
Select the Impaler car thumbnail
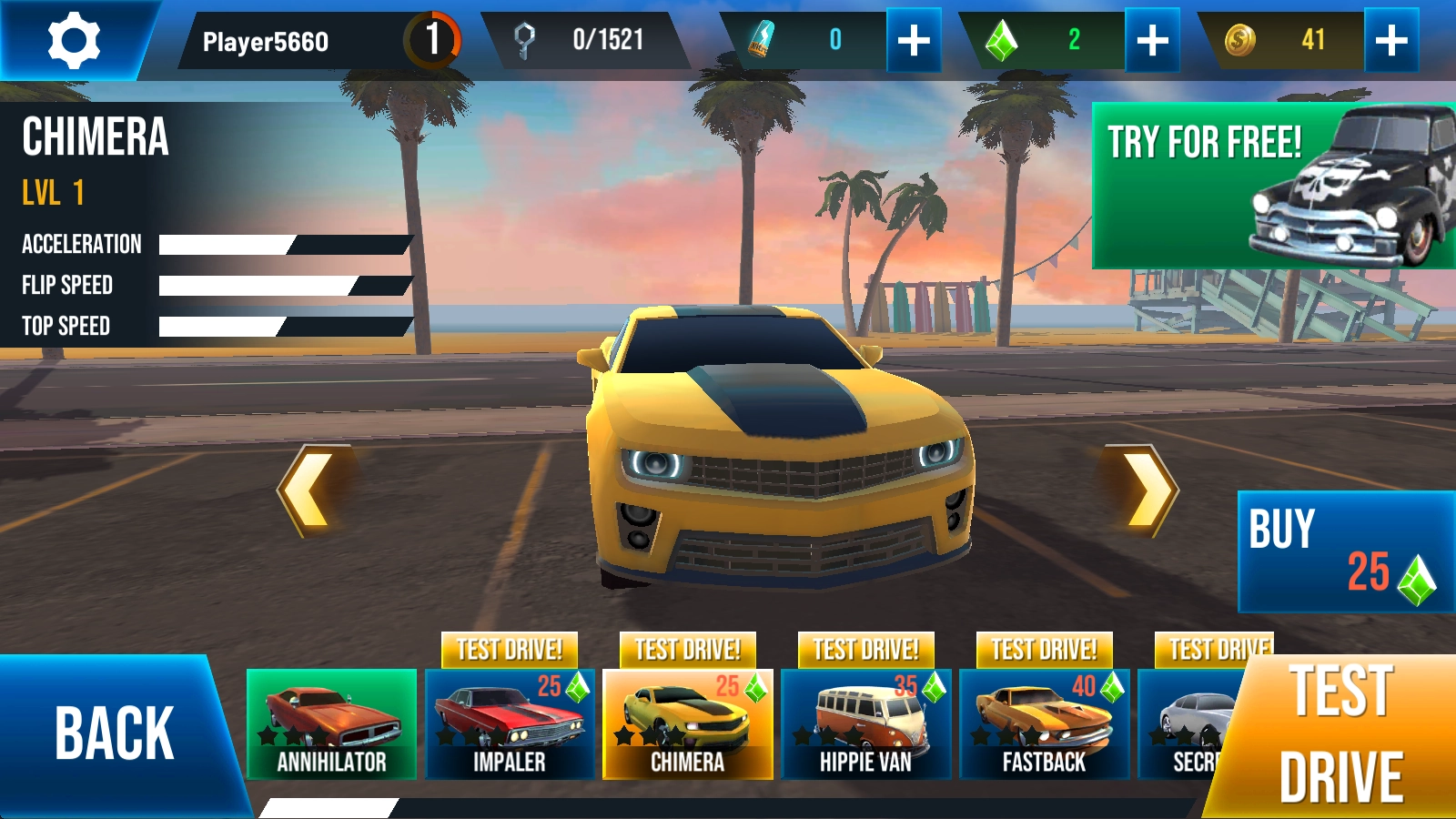tap(510, 724)
